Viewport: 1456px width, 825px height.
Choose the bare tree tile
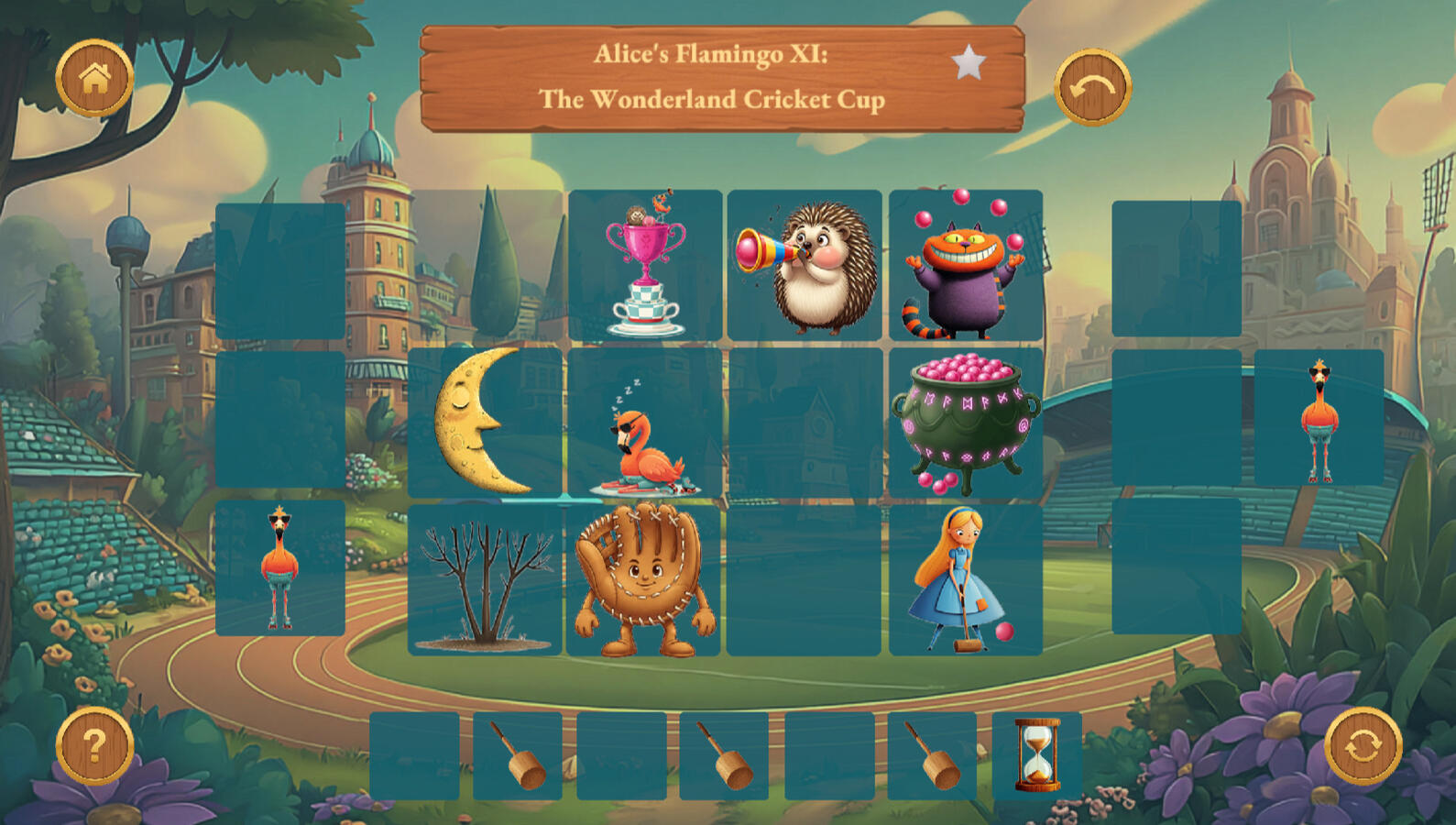coord(485,580)
